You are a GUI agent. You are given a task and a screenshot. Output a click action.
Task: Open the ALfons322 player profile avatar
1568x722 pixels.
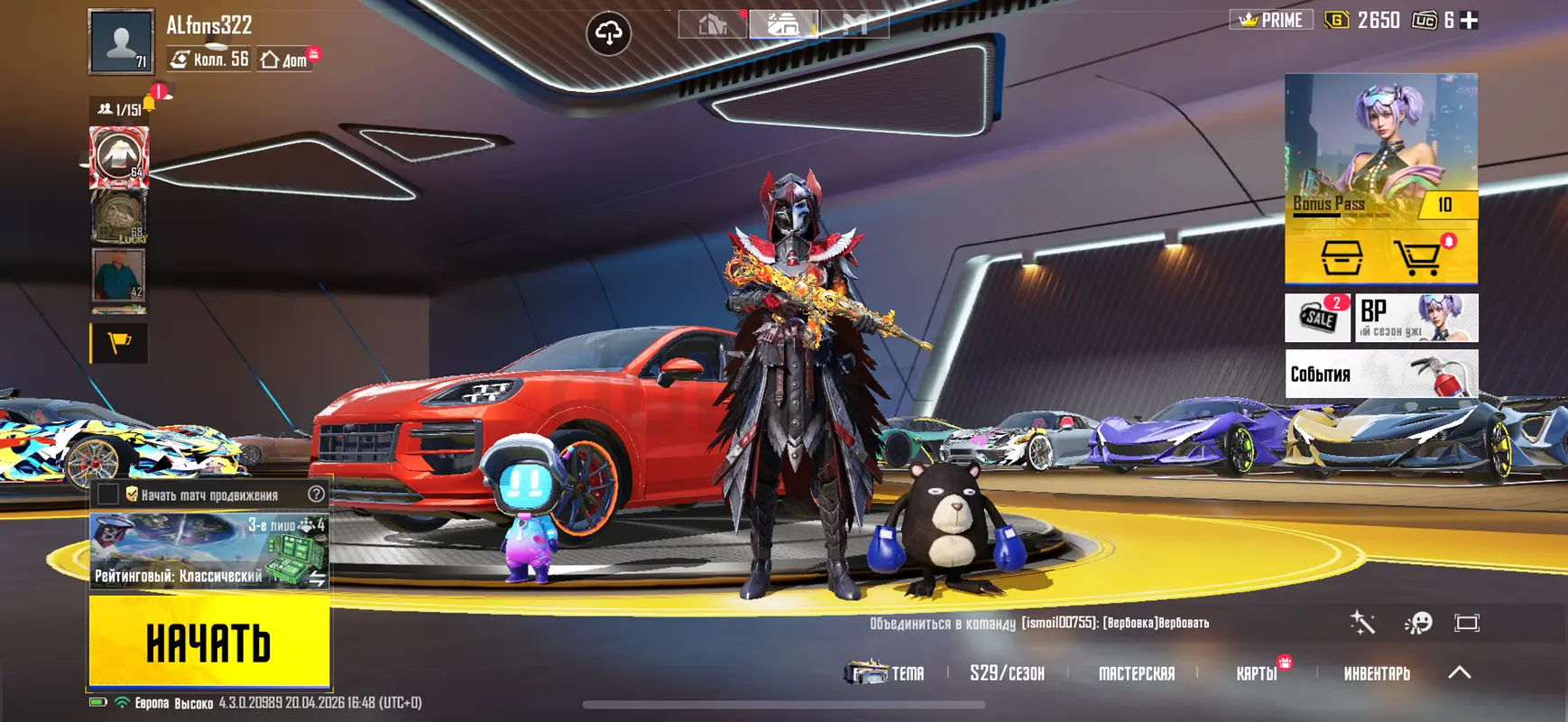pos(121,42)
